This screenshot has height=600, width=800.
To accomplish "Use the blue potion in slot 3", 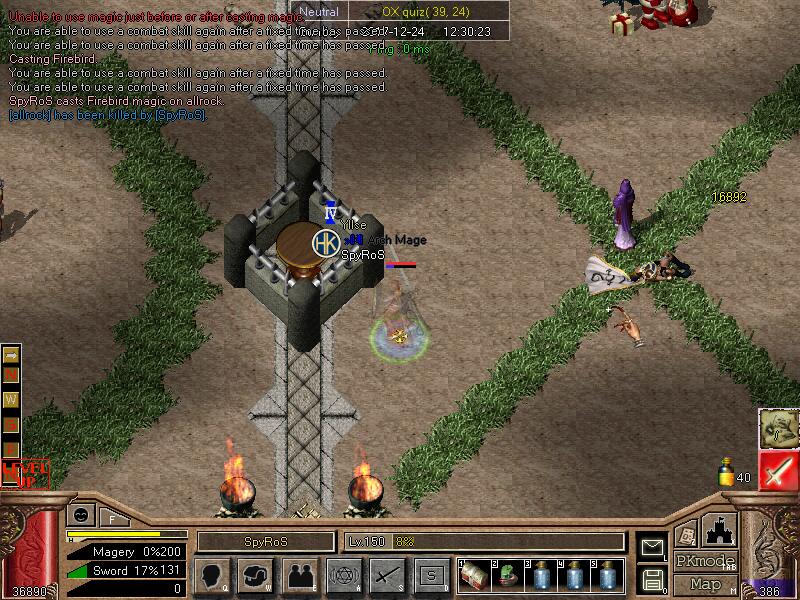I will [540, 576].
